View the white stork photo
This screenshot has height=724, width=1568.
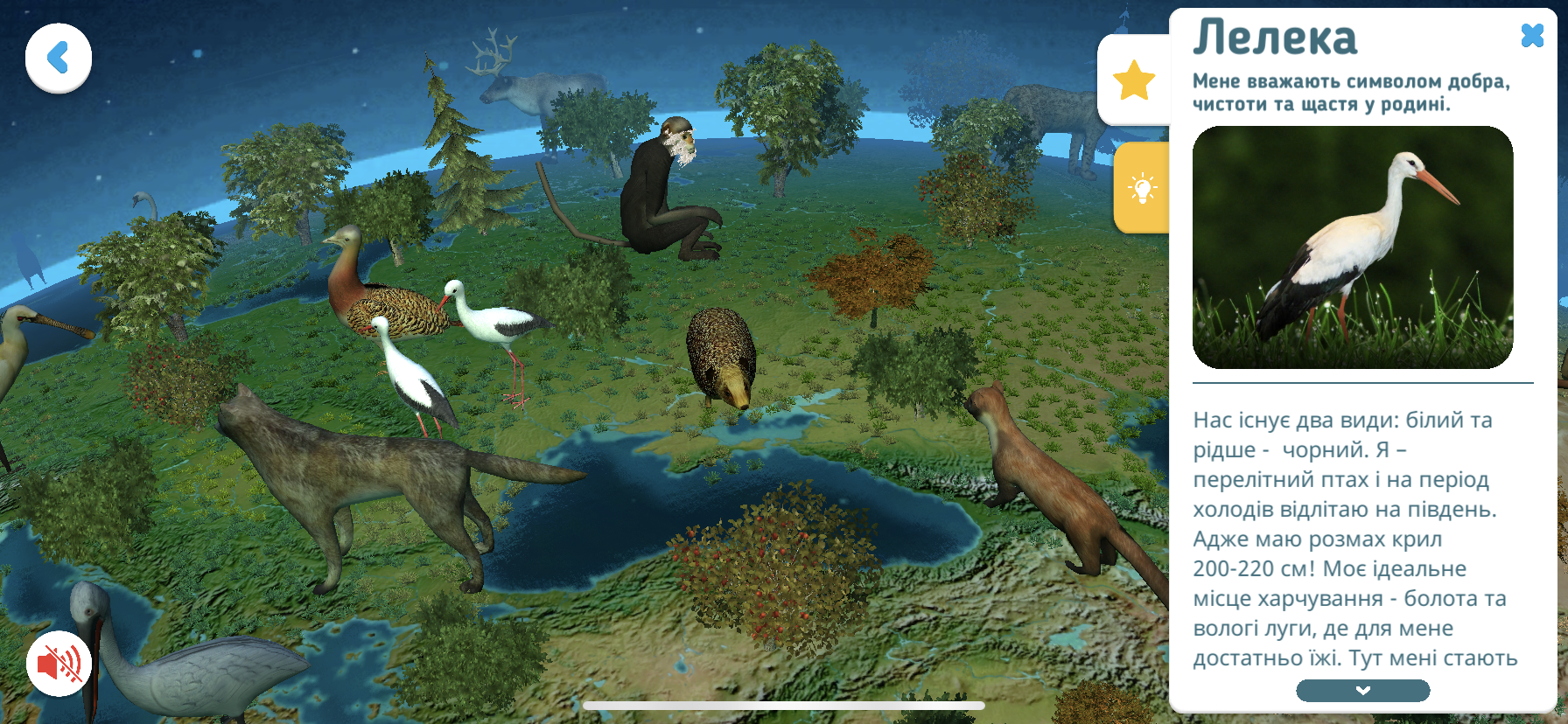[x=1353, y=247]
